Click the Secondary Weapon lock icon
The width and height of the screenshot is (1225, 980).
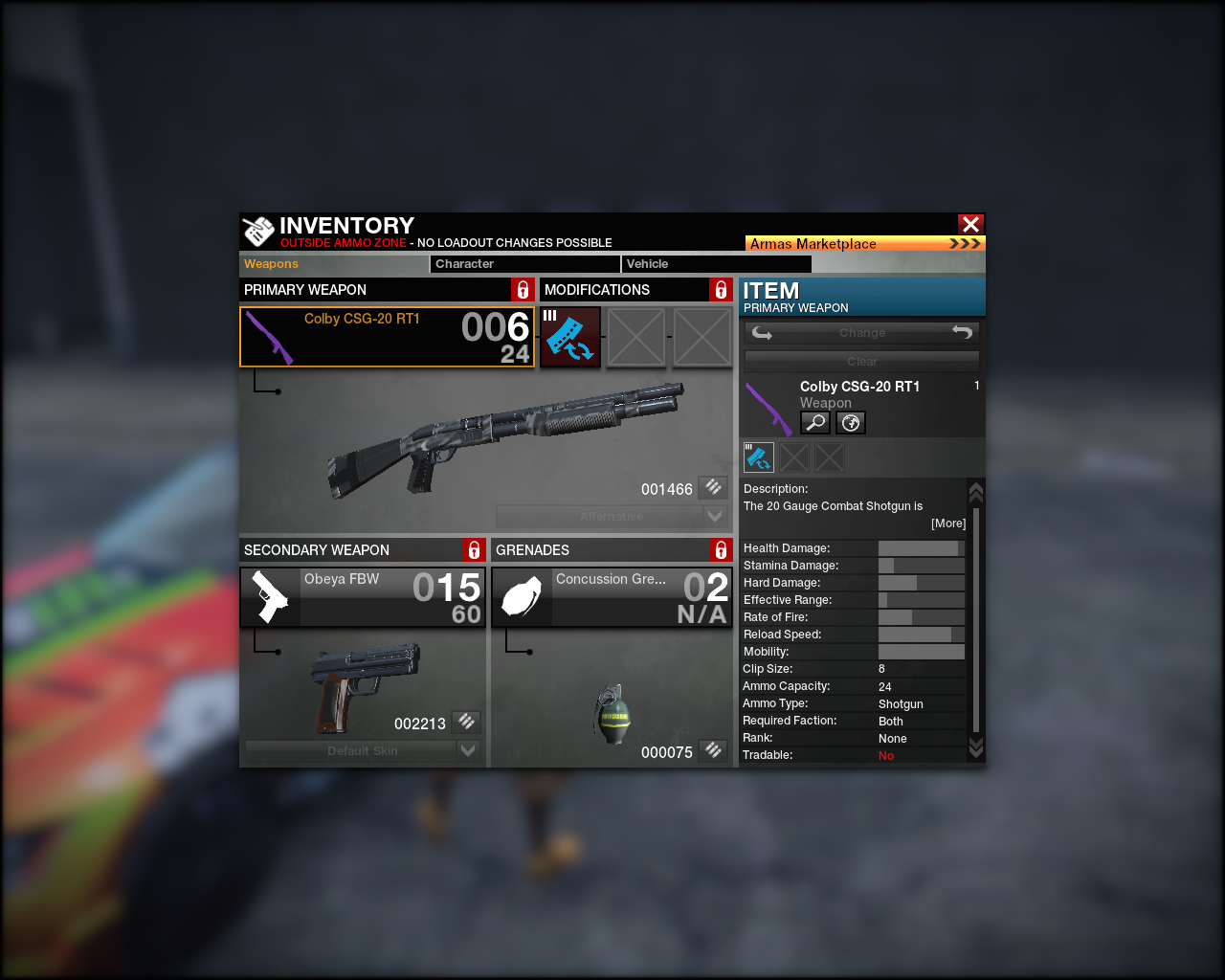[x=474, y=550]
